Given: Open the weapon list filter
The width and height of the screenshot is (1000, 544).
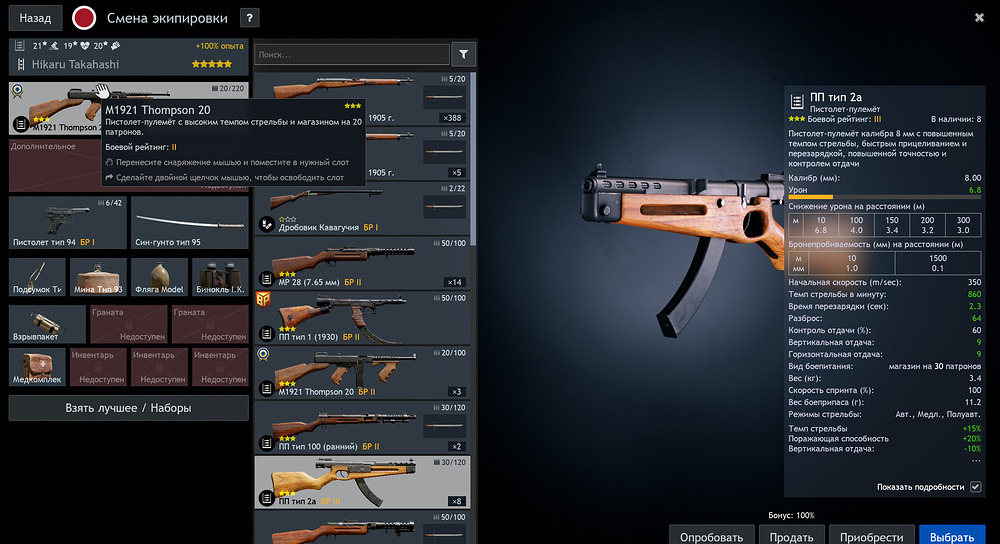Looking at the screenshot, I should coord(464,54).
